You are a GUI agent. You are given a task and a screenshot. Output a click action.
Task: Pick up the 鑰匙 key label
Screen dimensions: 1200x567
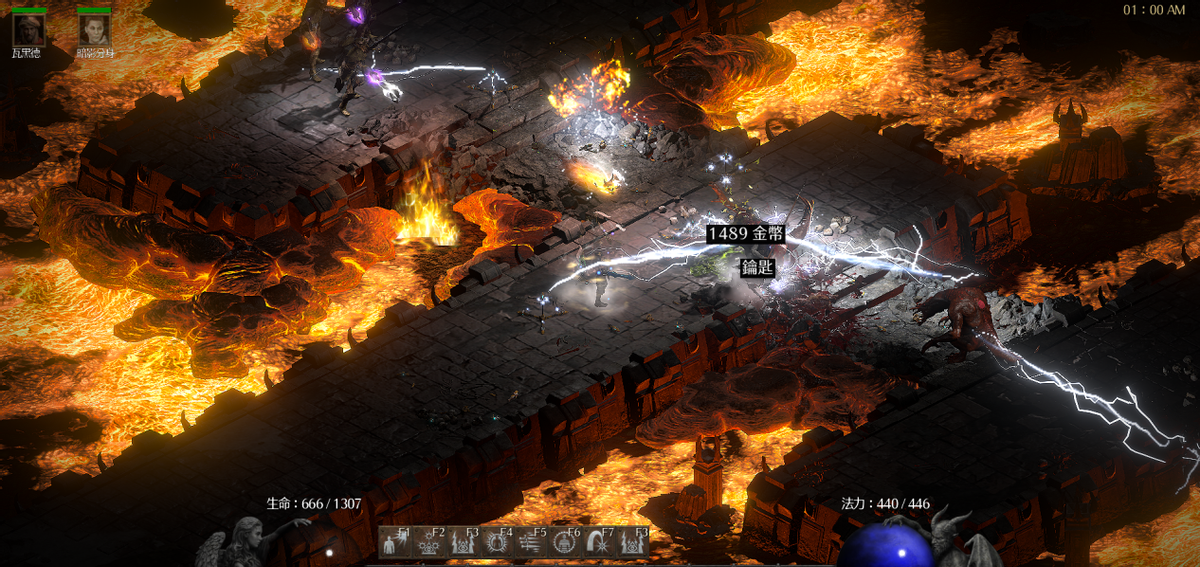(x=756, y=267)
